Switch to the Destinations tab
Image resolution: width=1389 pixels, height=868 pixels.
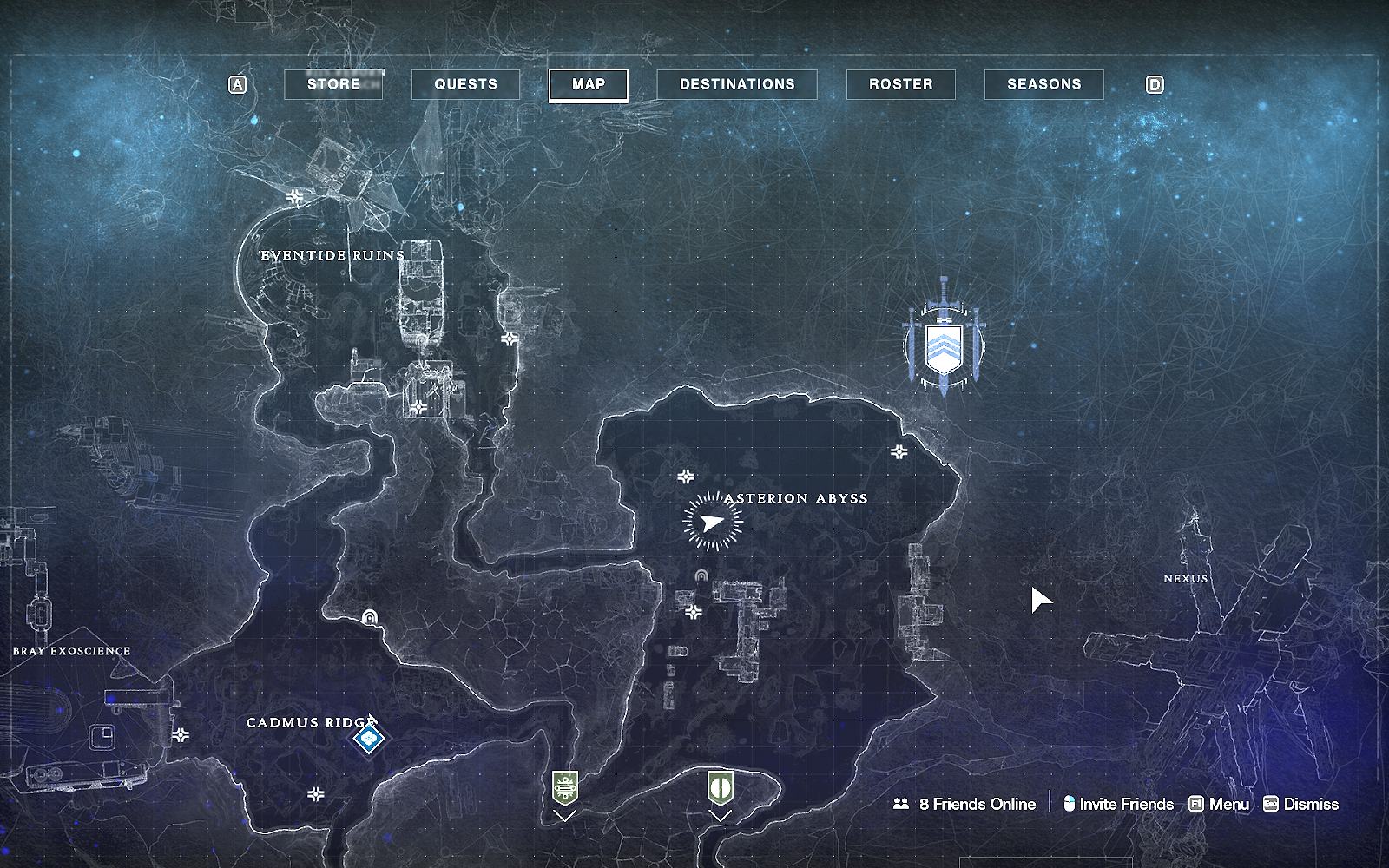click(x=737, y=84)
